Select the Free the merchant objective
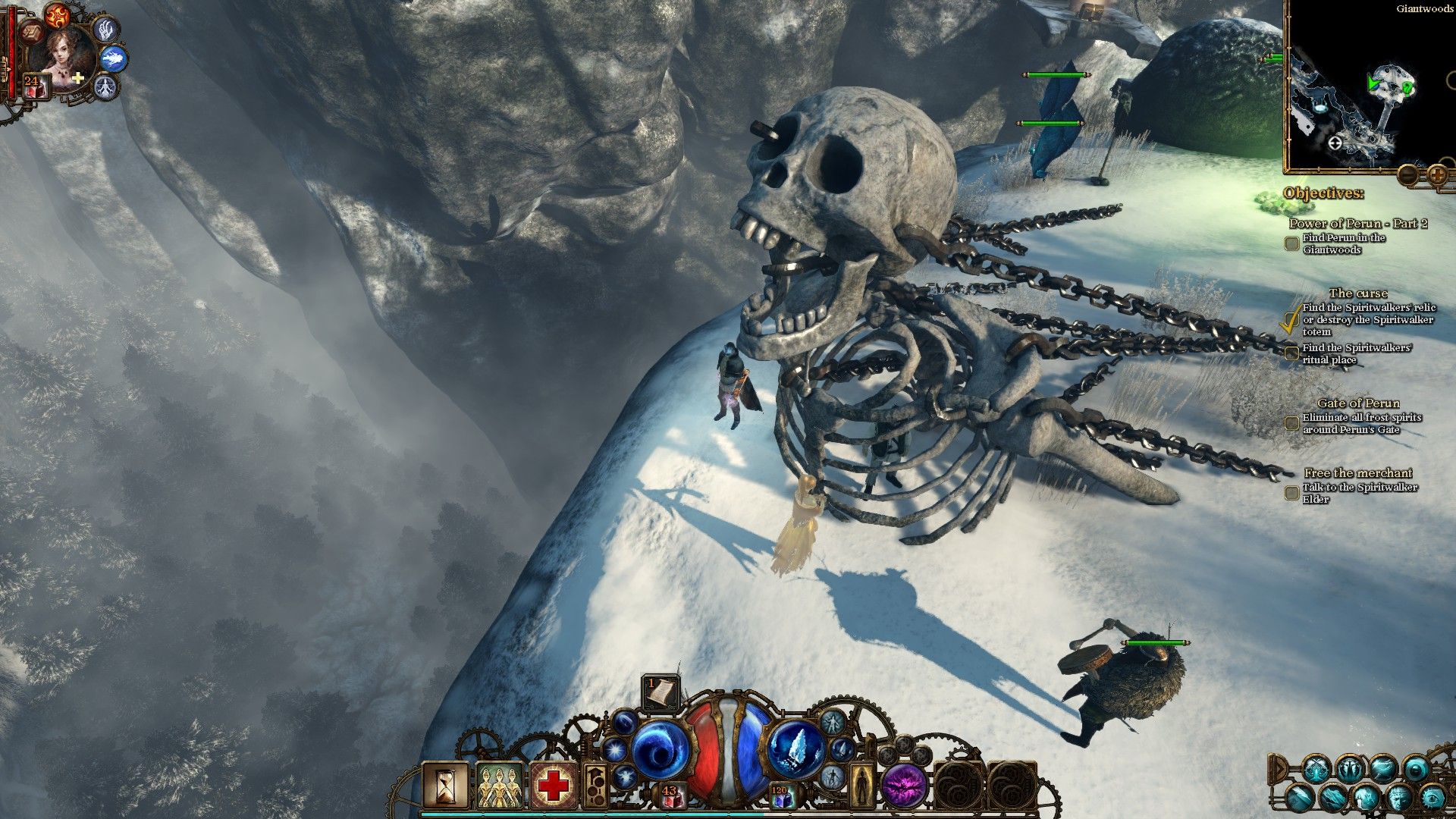Screen dimensions: 1456x819 click(x=1357, y=473)
